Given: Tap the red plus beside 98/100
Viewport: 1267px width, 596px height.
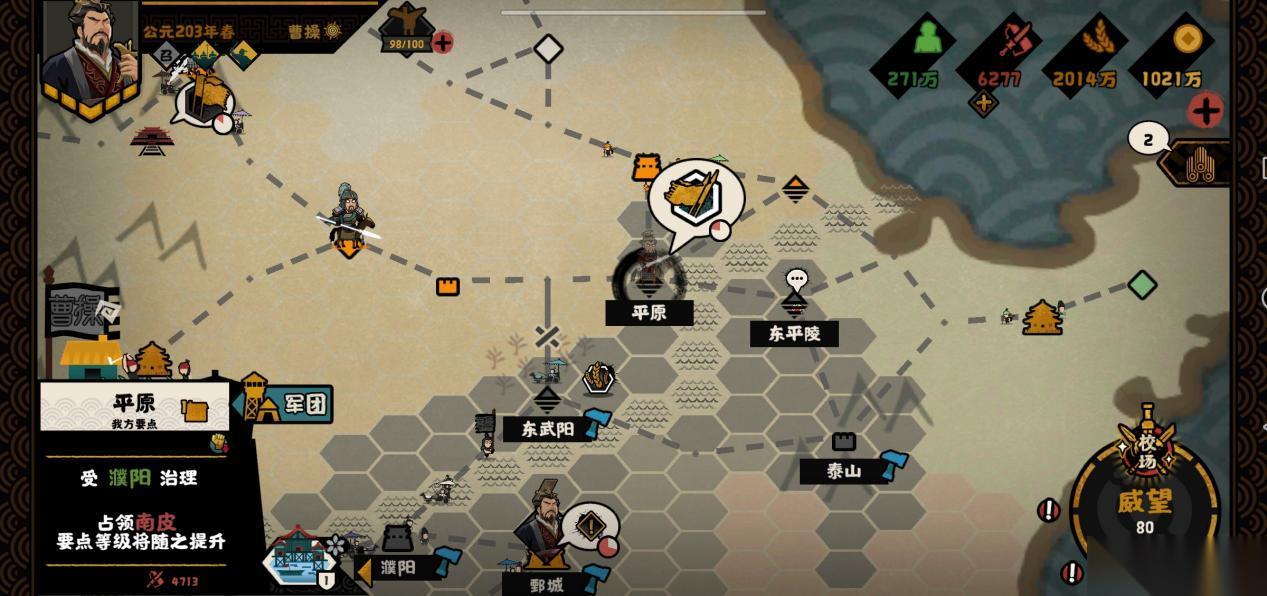Looking at the screenshot, I should pyautogui.click(x=442, y=42).
